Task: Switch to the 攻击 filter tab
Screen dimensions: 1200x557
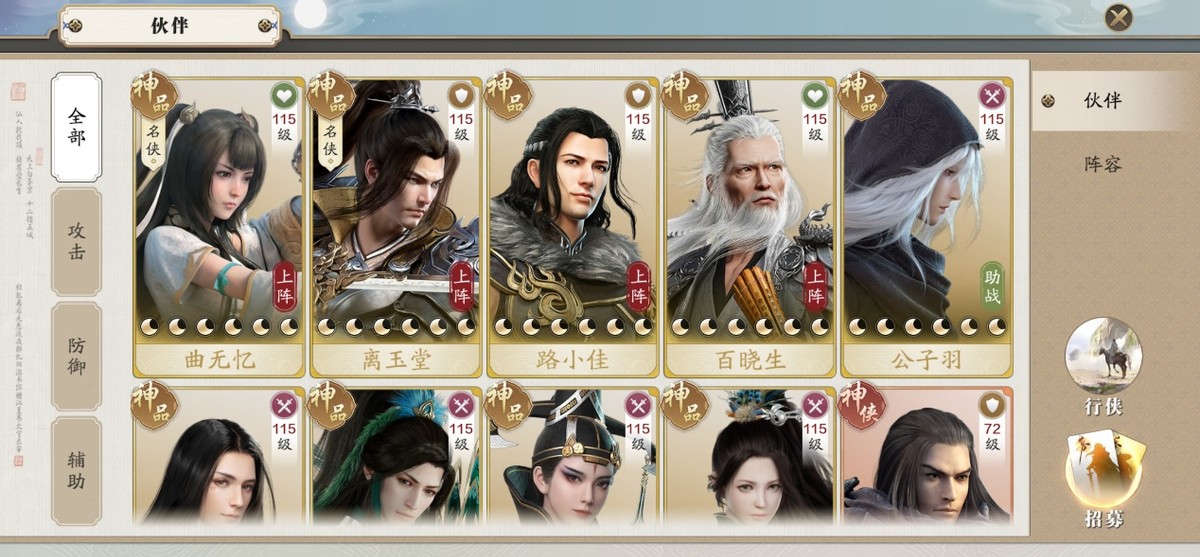Action: [x=77, y=241]
